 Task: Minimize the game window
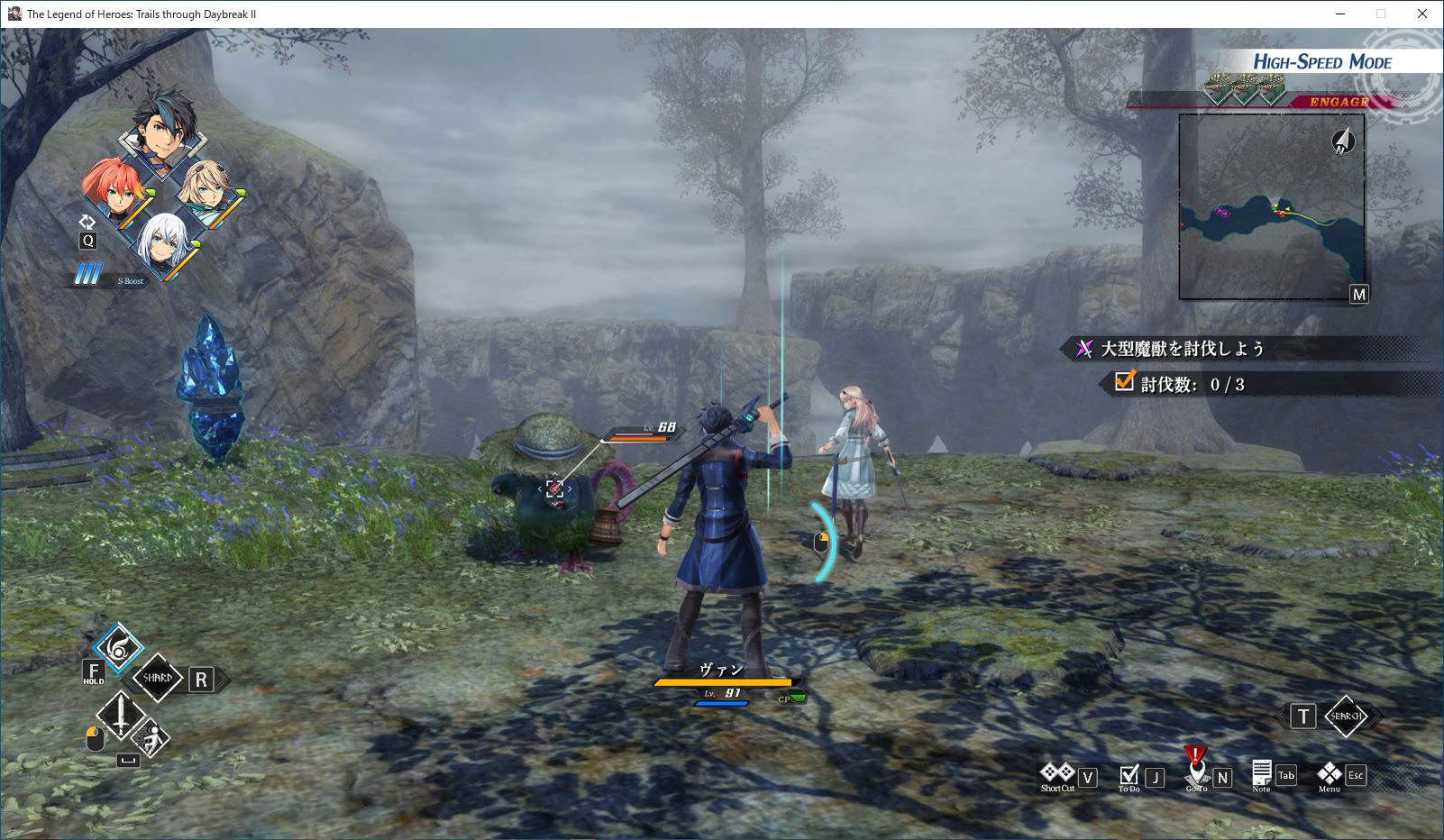pos(1339,14)
